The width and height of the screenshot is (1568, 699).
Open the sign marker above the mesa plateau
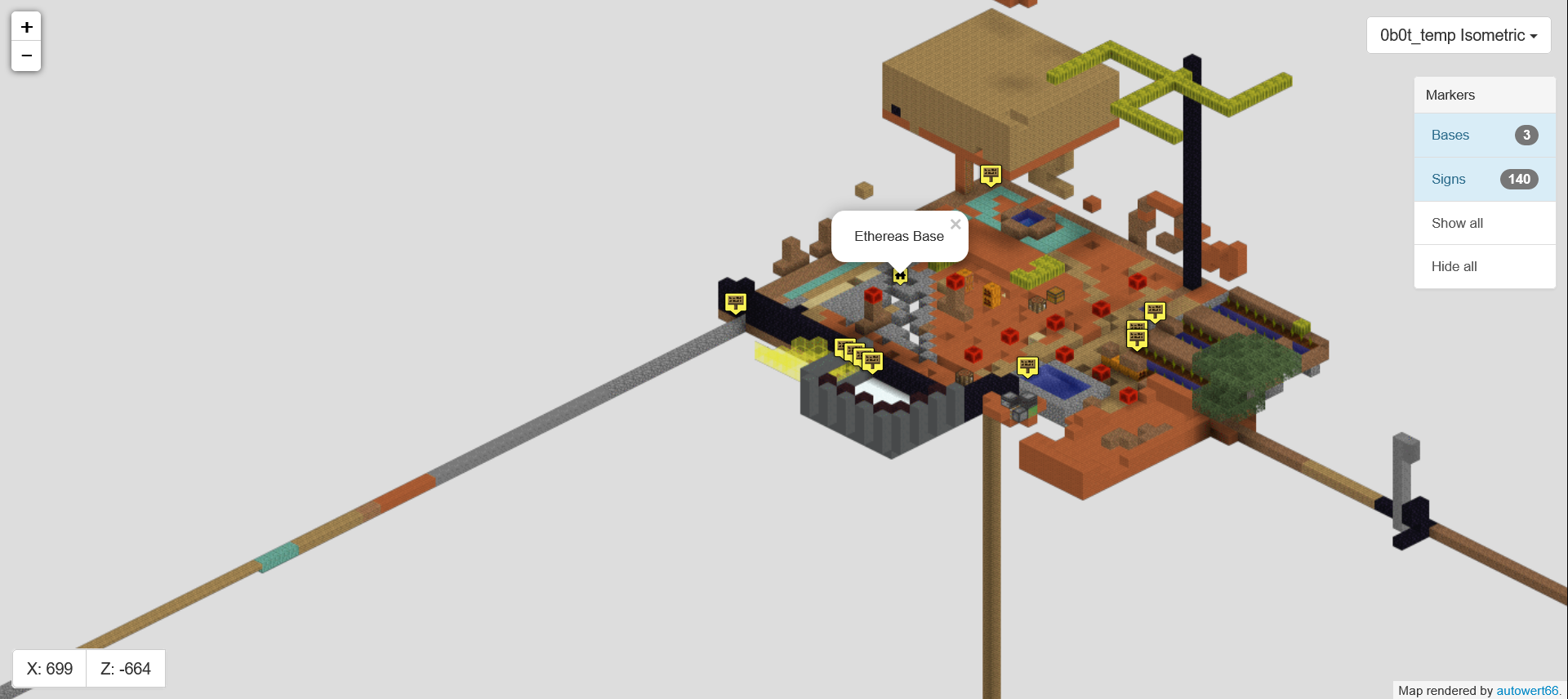tap(991, 173)
